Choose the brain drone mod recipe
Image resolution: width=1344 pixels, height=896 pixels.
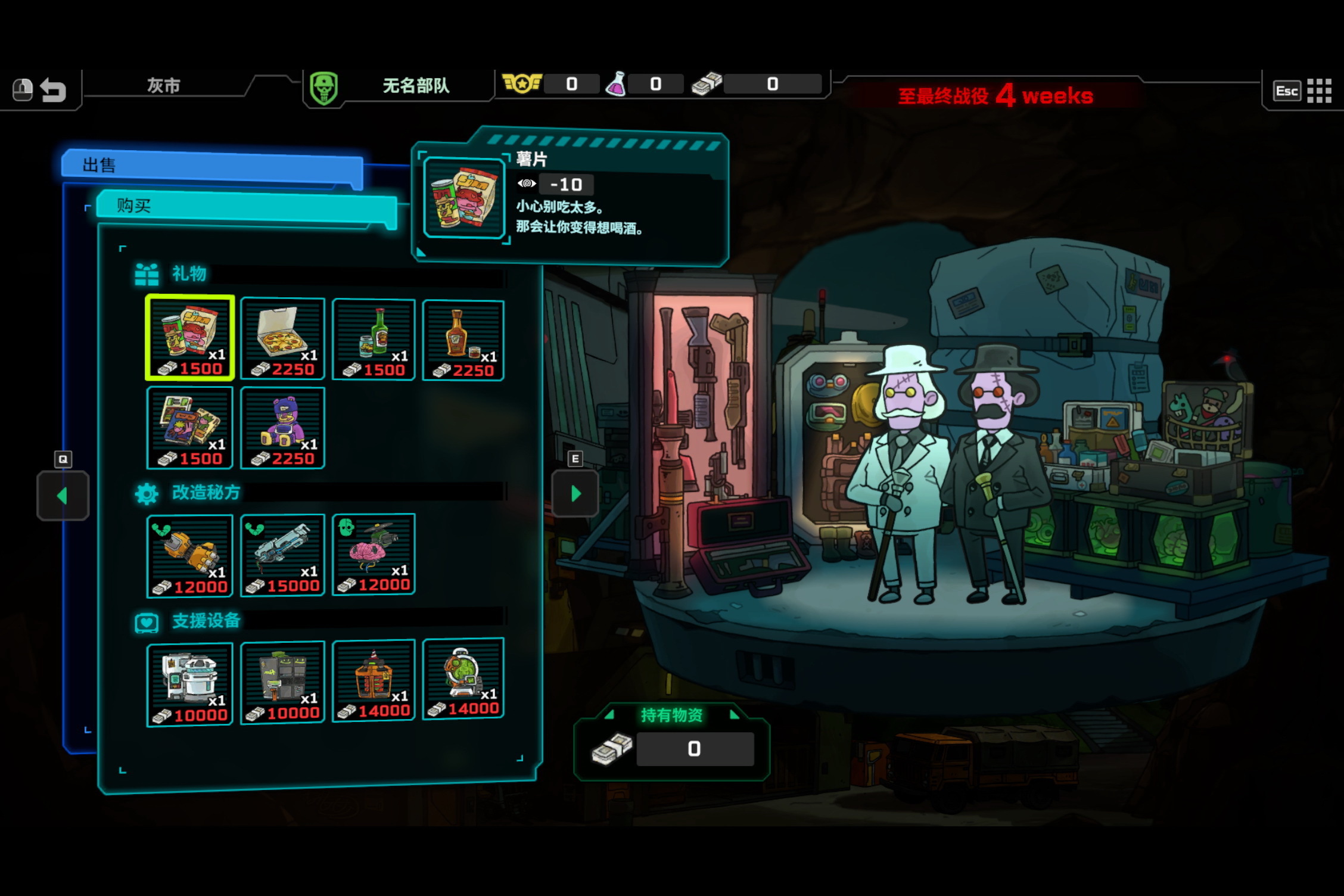click(x=374, y=554)
